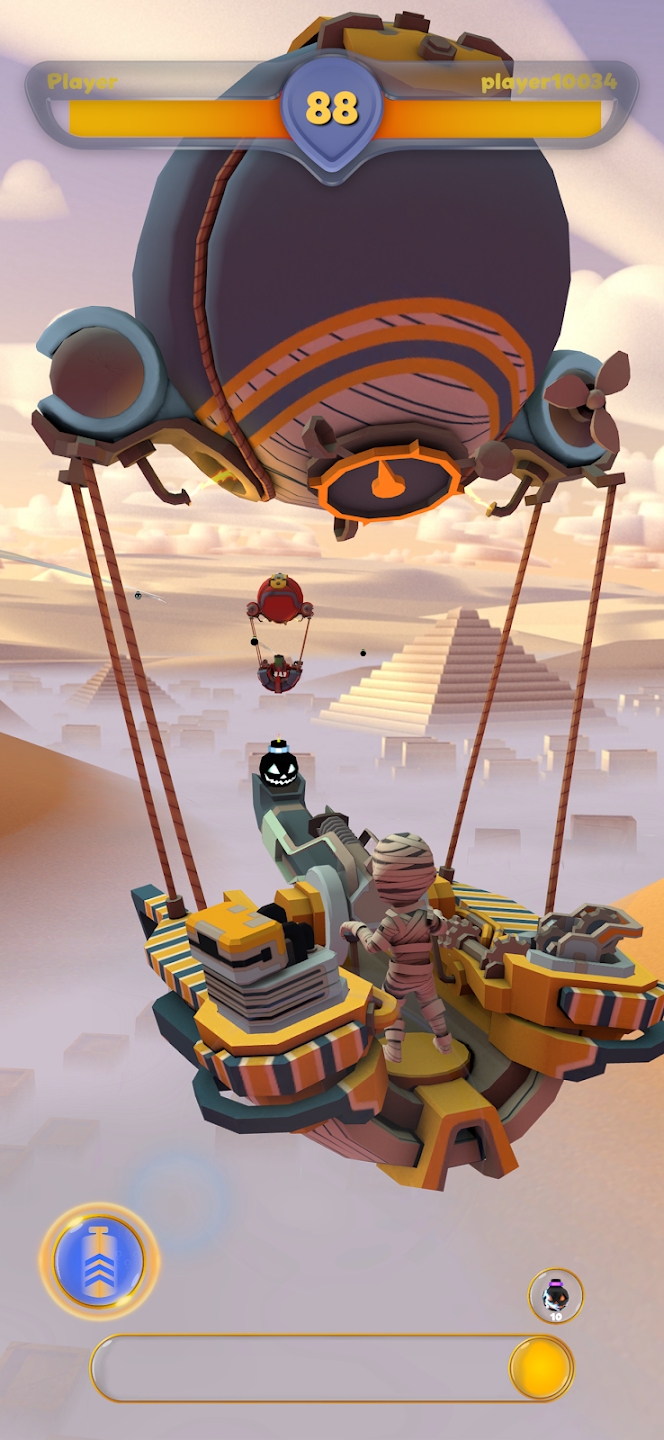This screenshot has width=664, height=1440.
Task: Activate the blue rocket boost ability
Action: pos(99,1261)
